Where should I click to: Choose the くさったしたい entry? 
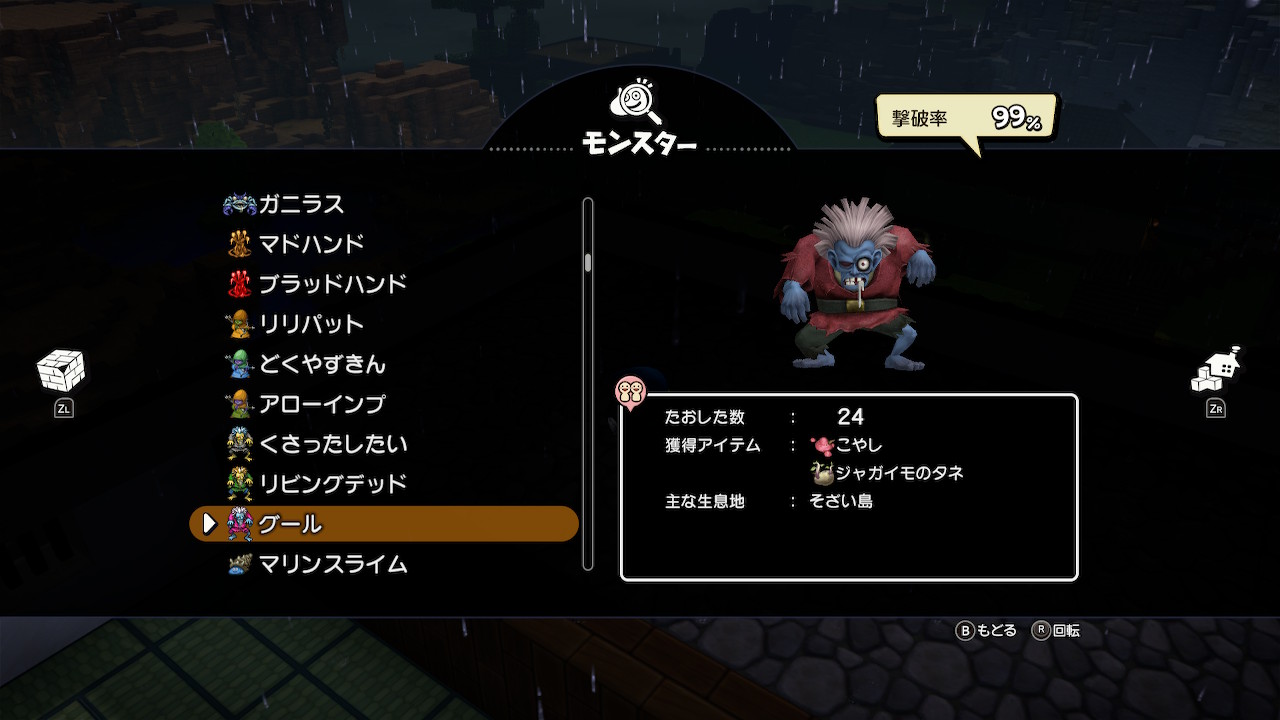pyautogui.click(x=332, y=444)
